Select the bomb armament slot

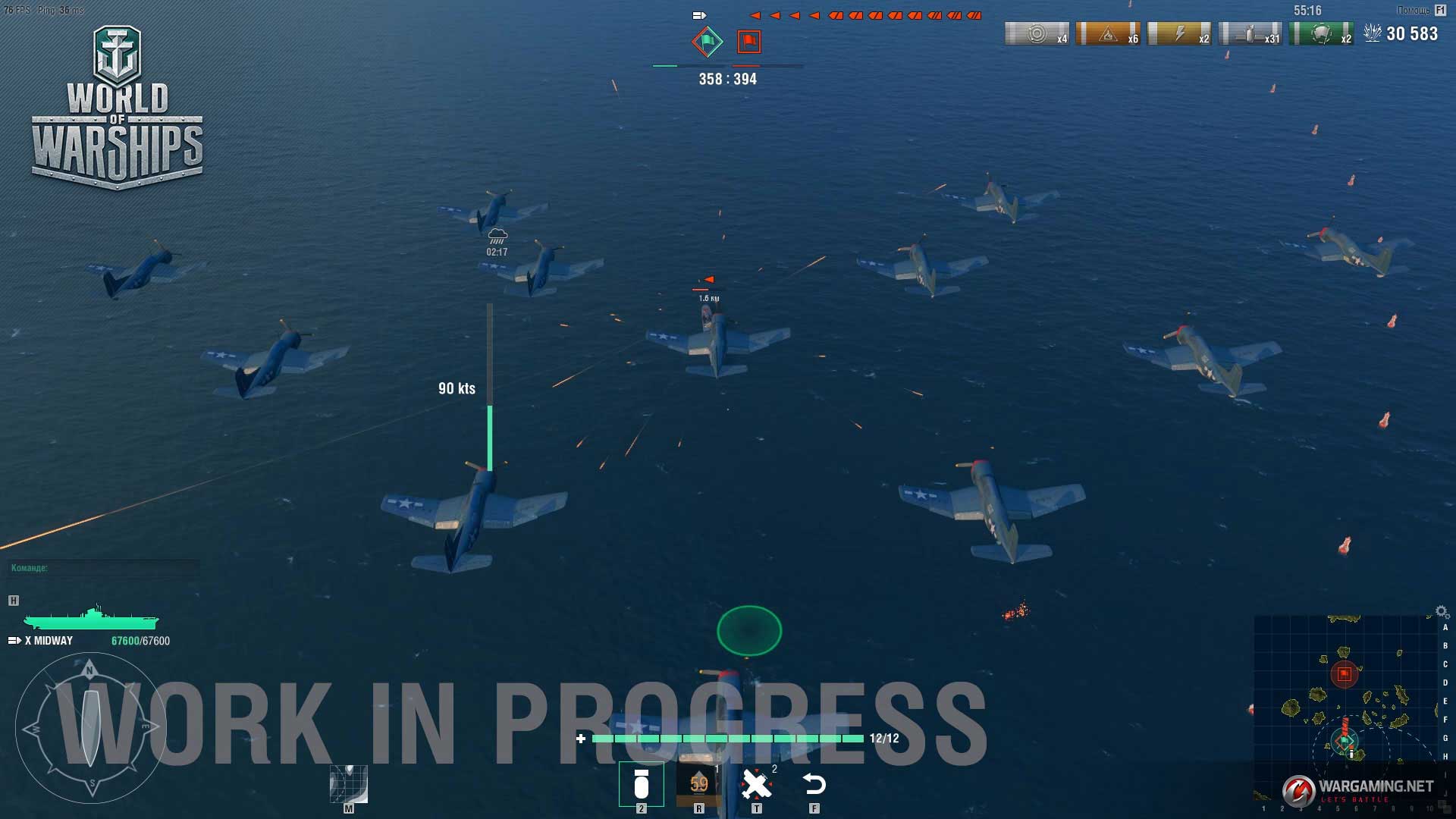641,784
